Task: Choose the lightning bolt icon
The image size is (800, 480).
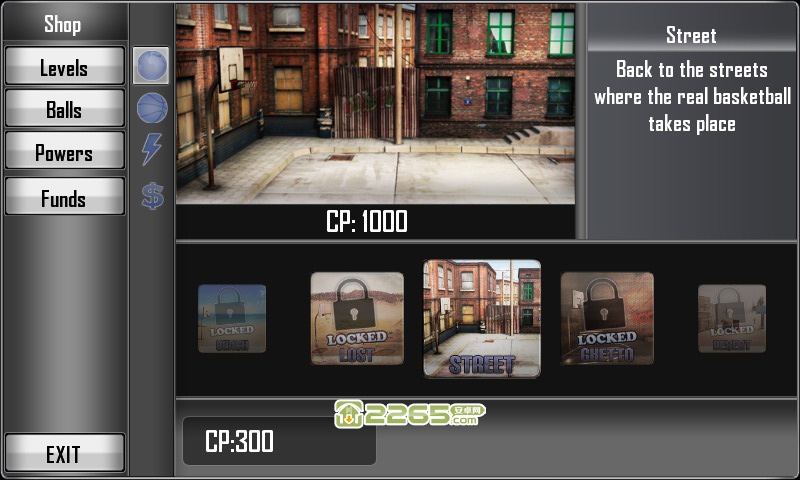Action: pos(151,150)
